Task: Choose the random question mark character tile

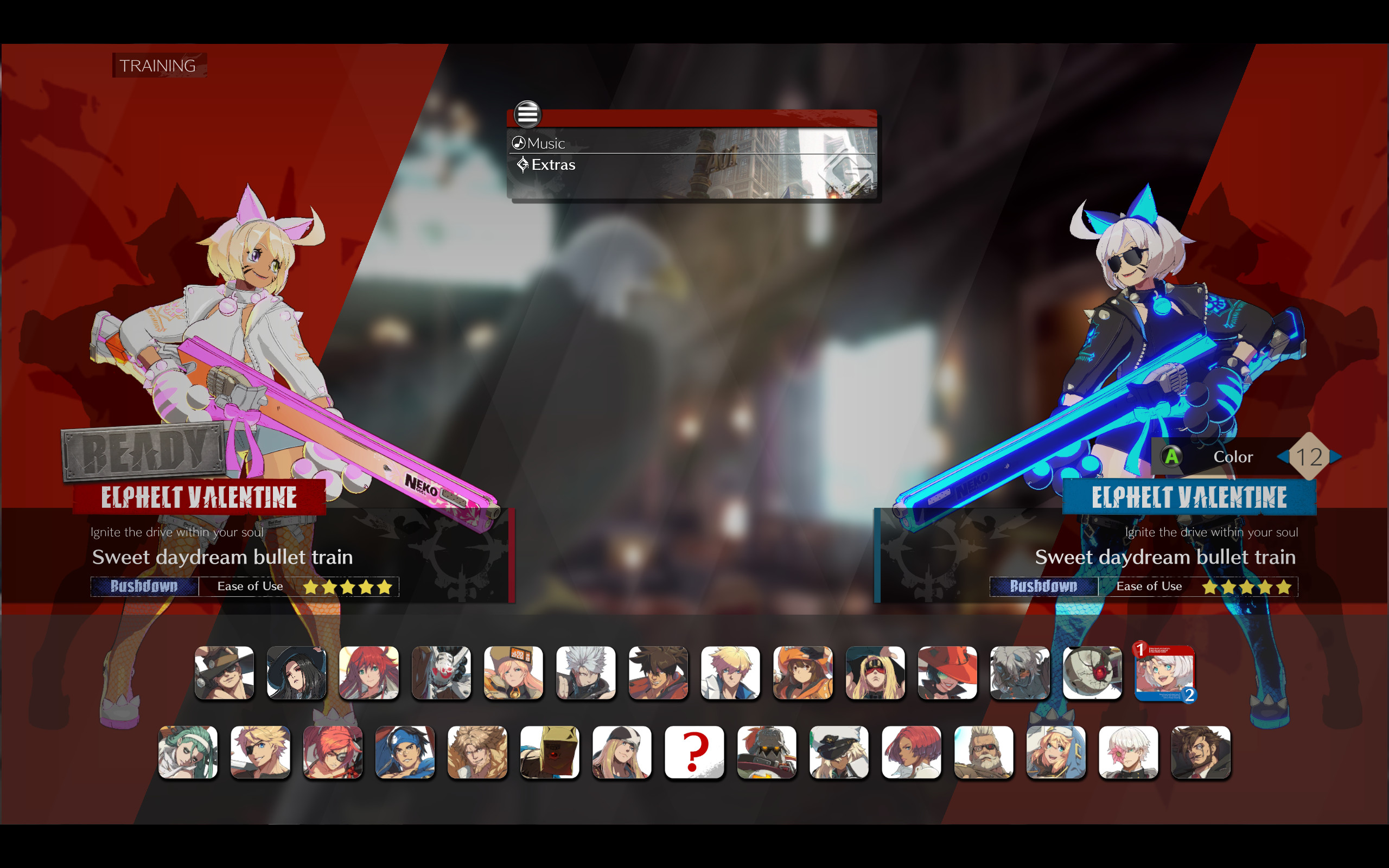Action: (694, 753)
